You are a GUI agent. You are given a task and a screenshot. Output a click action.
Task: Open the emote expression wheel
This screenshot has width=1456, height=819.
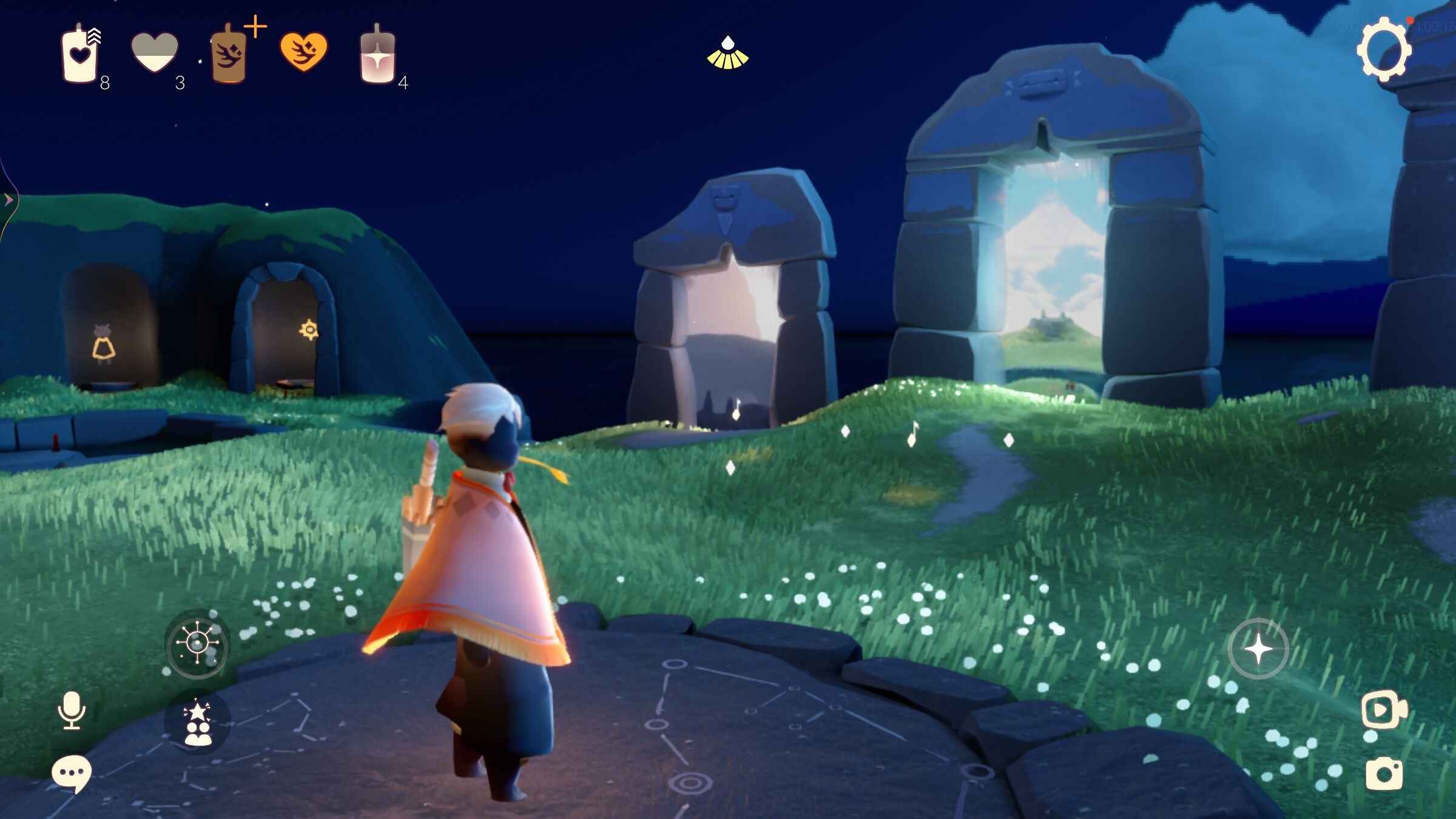(197, 644)
